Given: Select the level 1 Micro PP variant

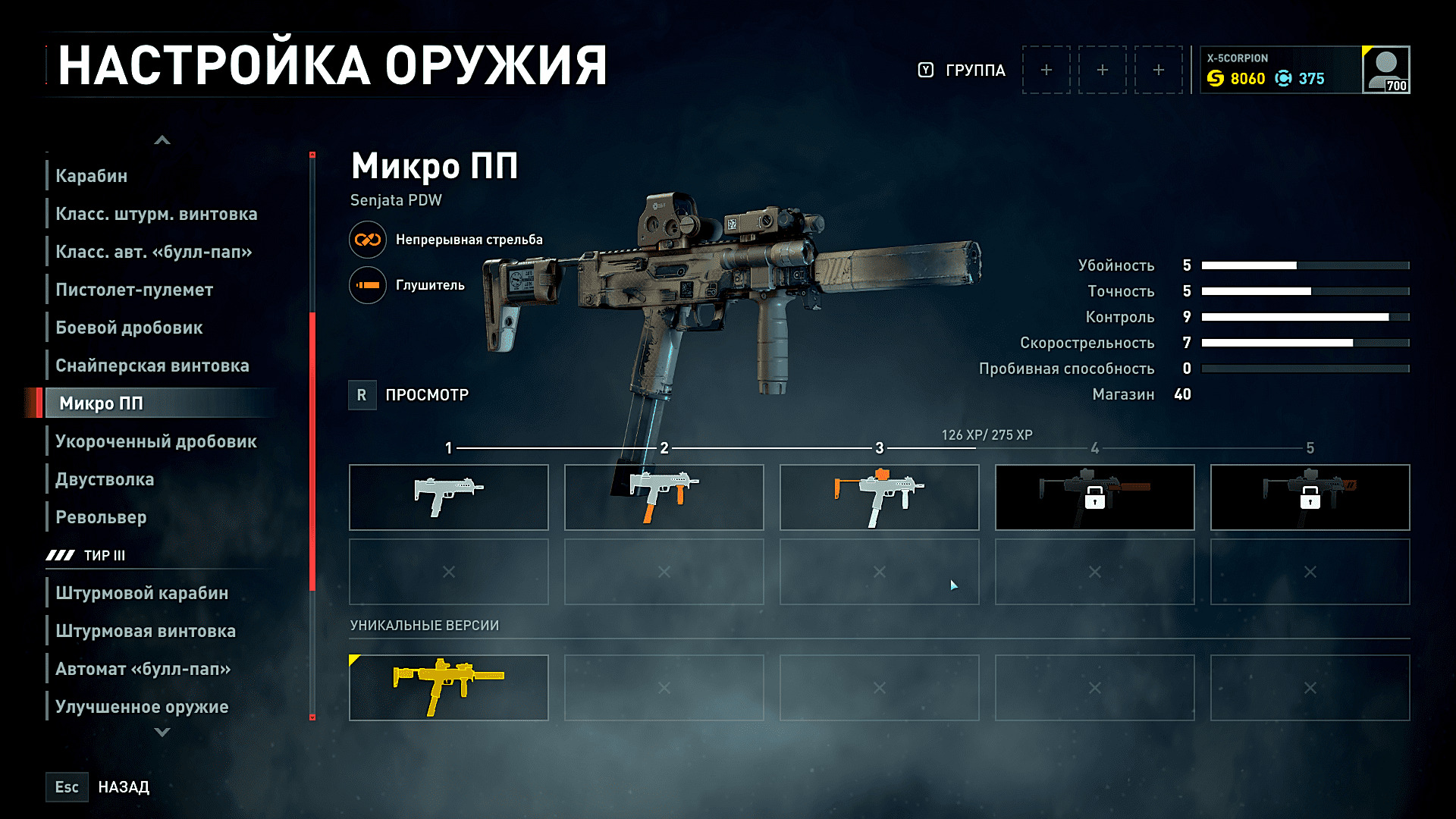Looking at the screenshot, I should pos(448,497).
